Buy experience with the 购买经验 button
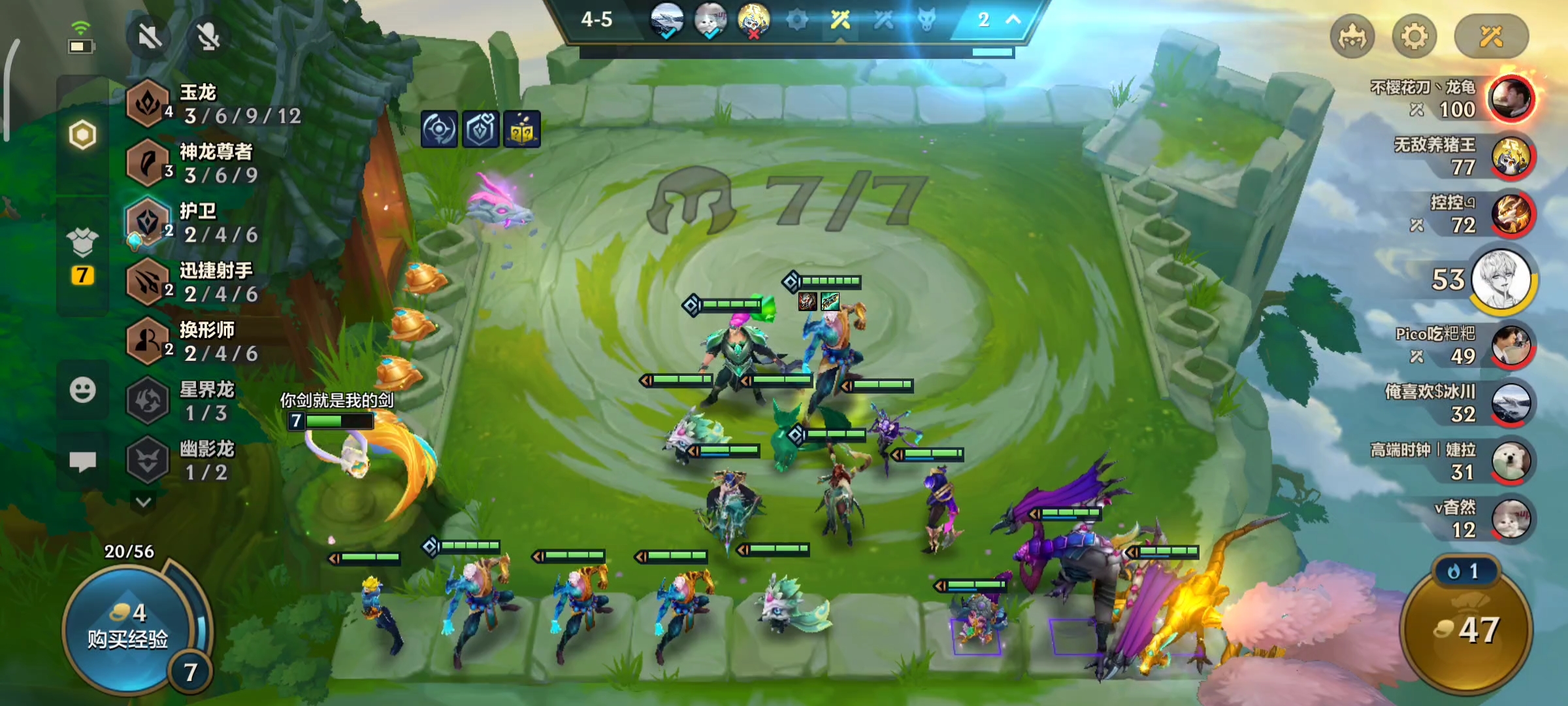Screen dimensions: 1568x706 point(128,628)
